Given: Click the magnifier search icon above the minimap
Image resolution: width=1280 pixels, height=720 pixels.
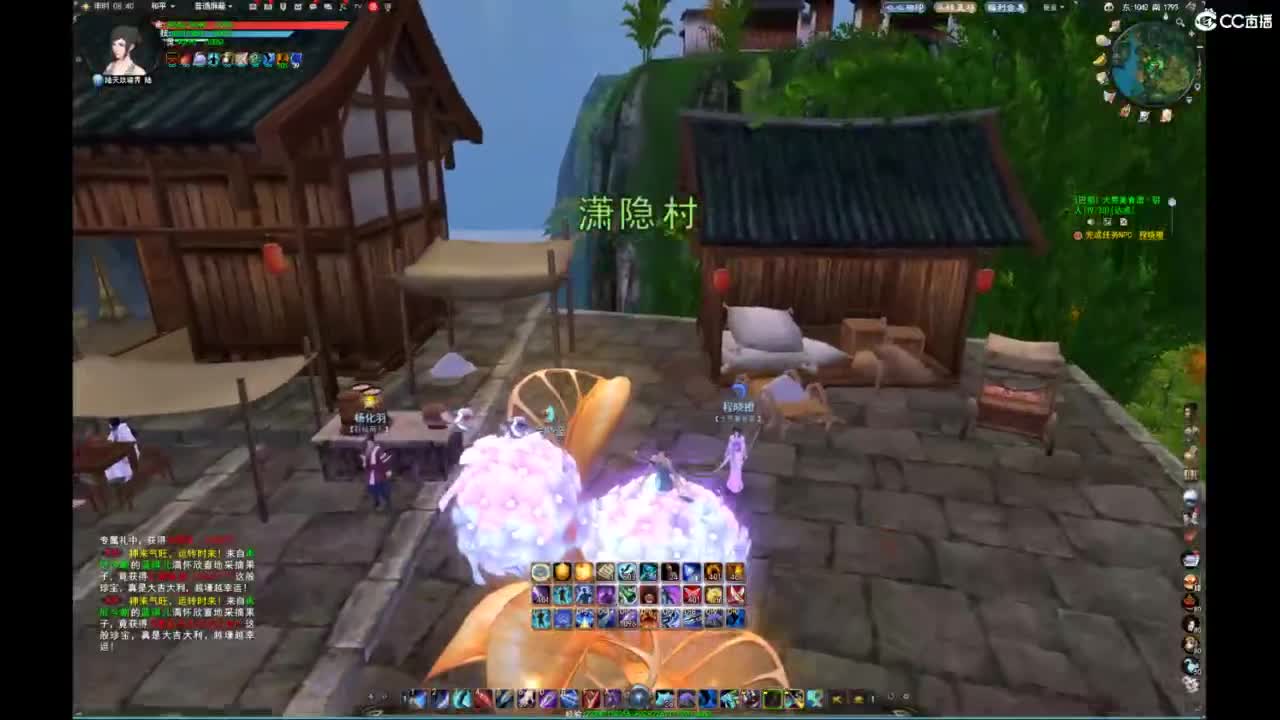Looking at the screenshot, I should [1179, 22].
